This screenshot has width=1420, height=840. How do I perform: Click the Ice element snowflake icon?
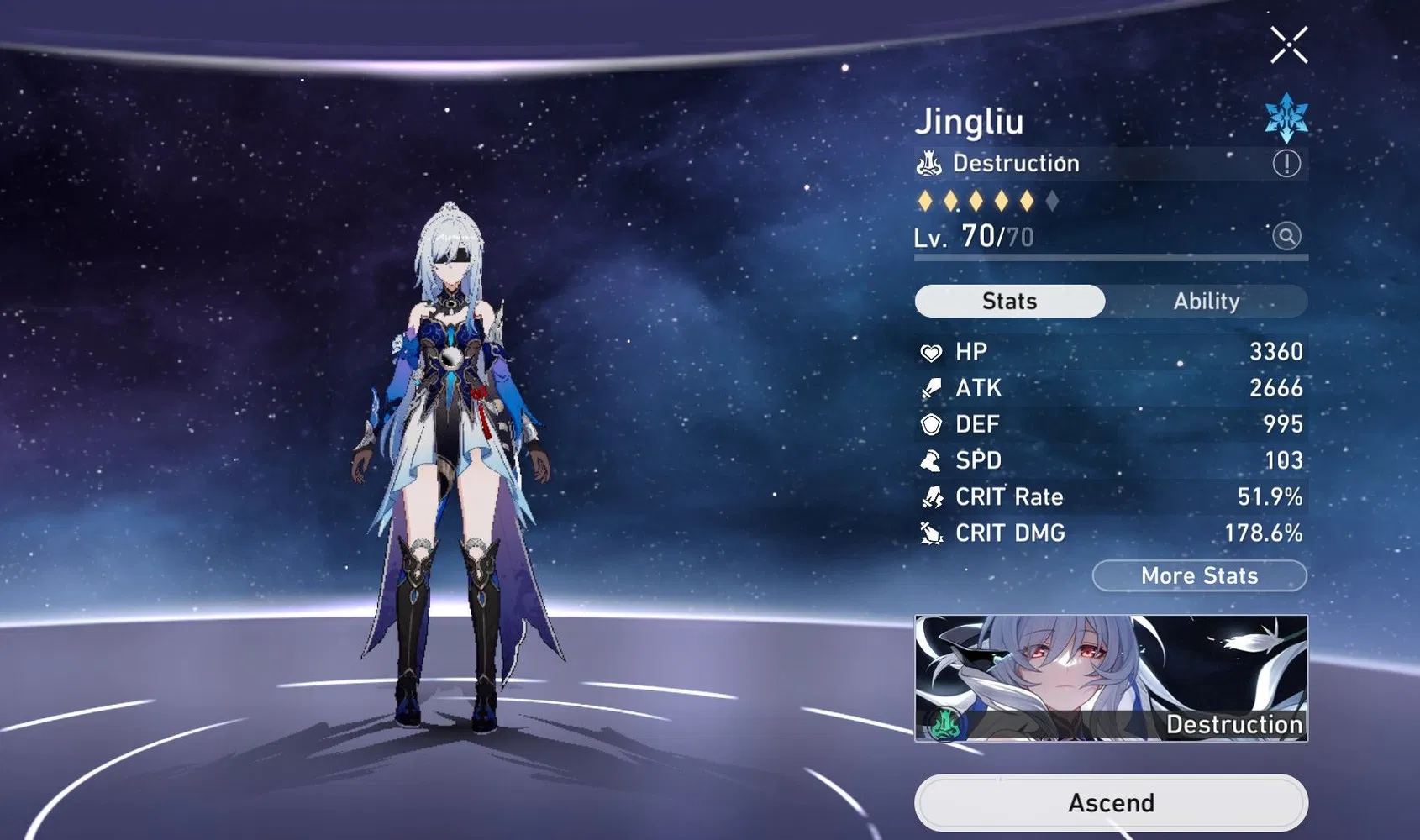click(1285, 118)
